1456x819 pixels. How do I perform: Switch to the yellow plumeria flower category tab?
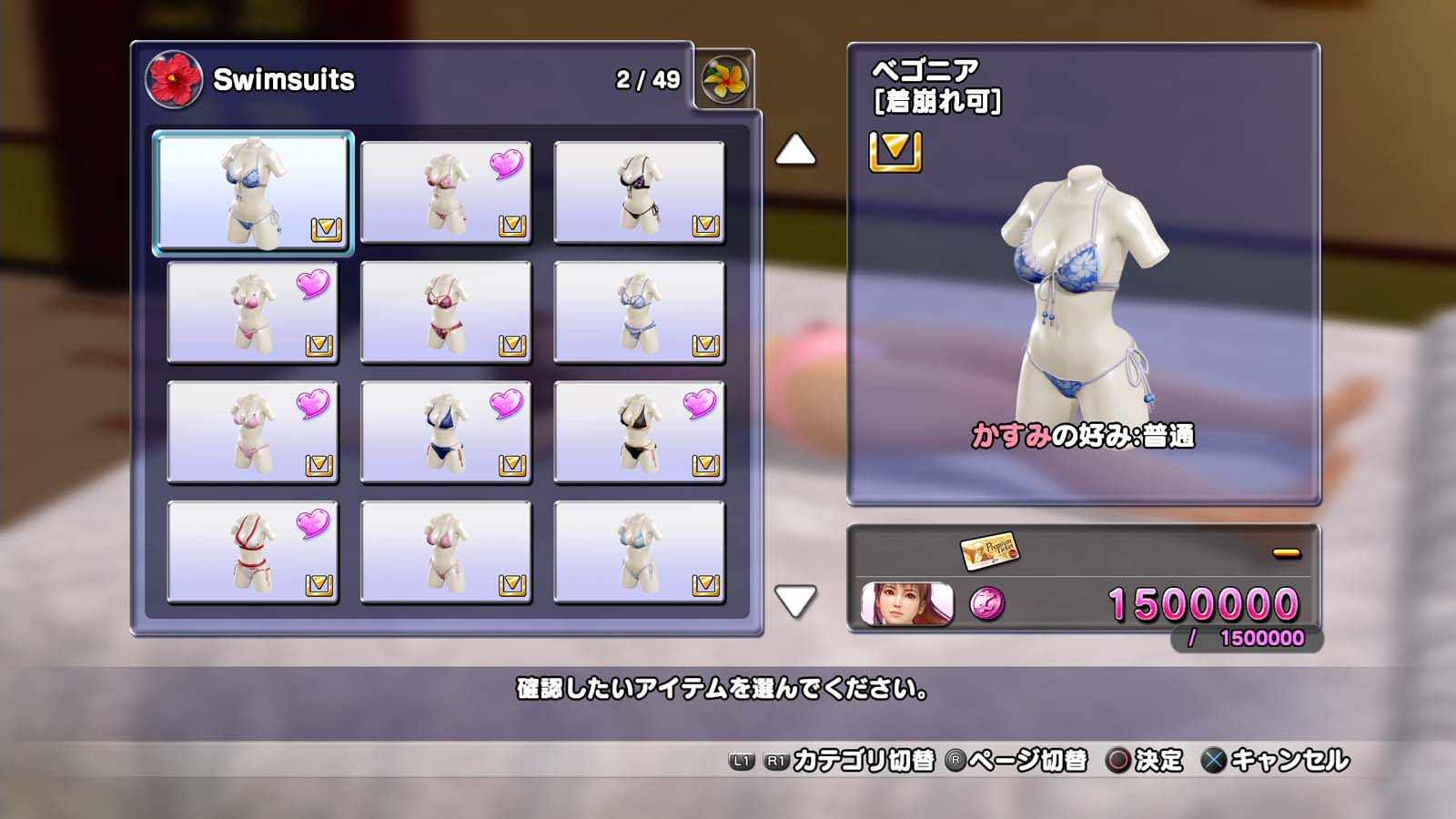[725, 79]
